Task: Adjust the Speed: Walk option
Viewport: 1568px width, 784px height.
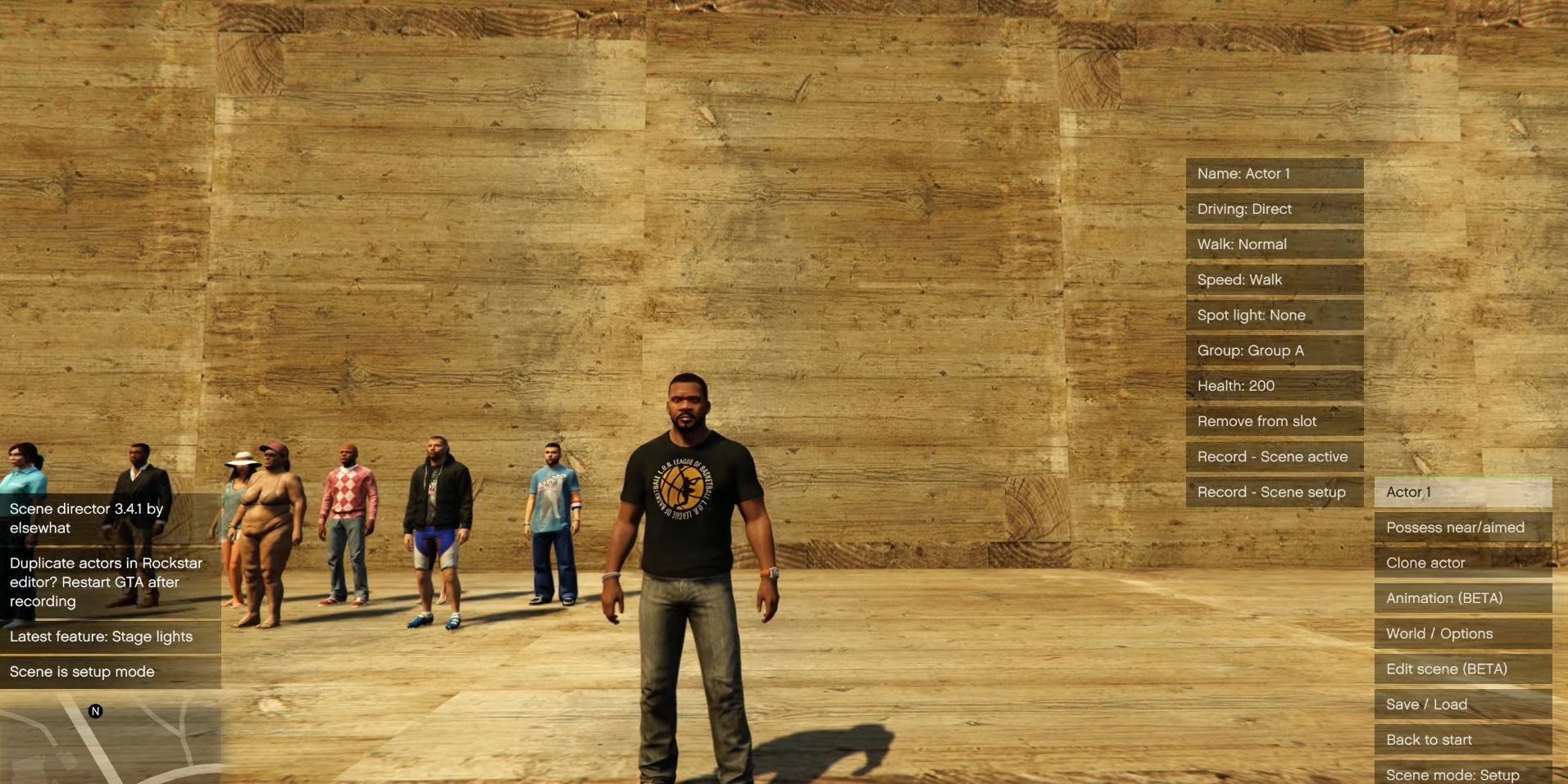Action: 1275,279
